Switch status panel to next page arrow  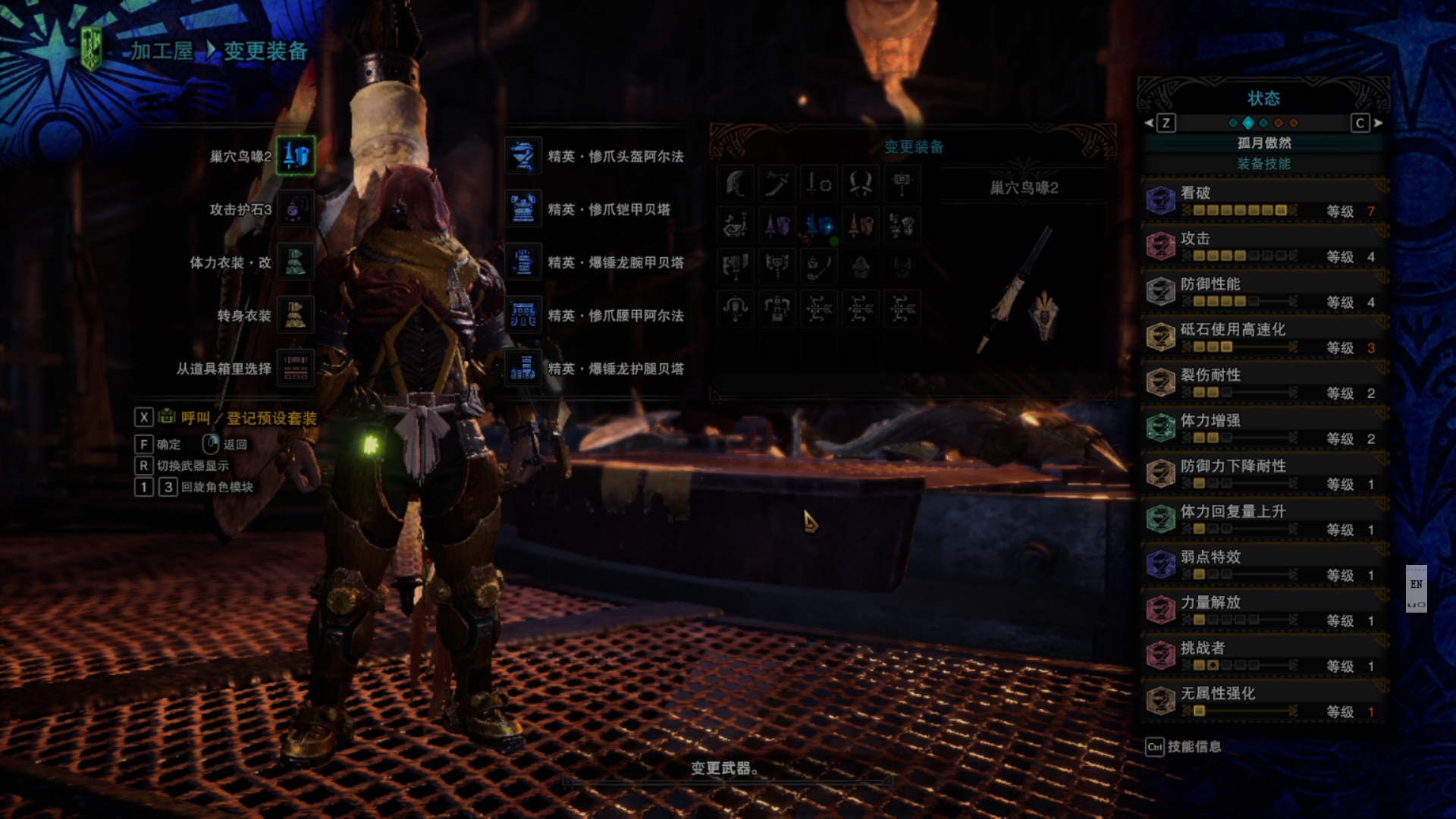pos(1378,123)
